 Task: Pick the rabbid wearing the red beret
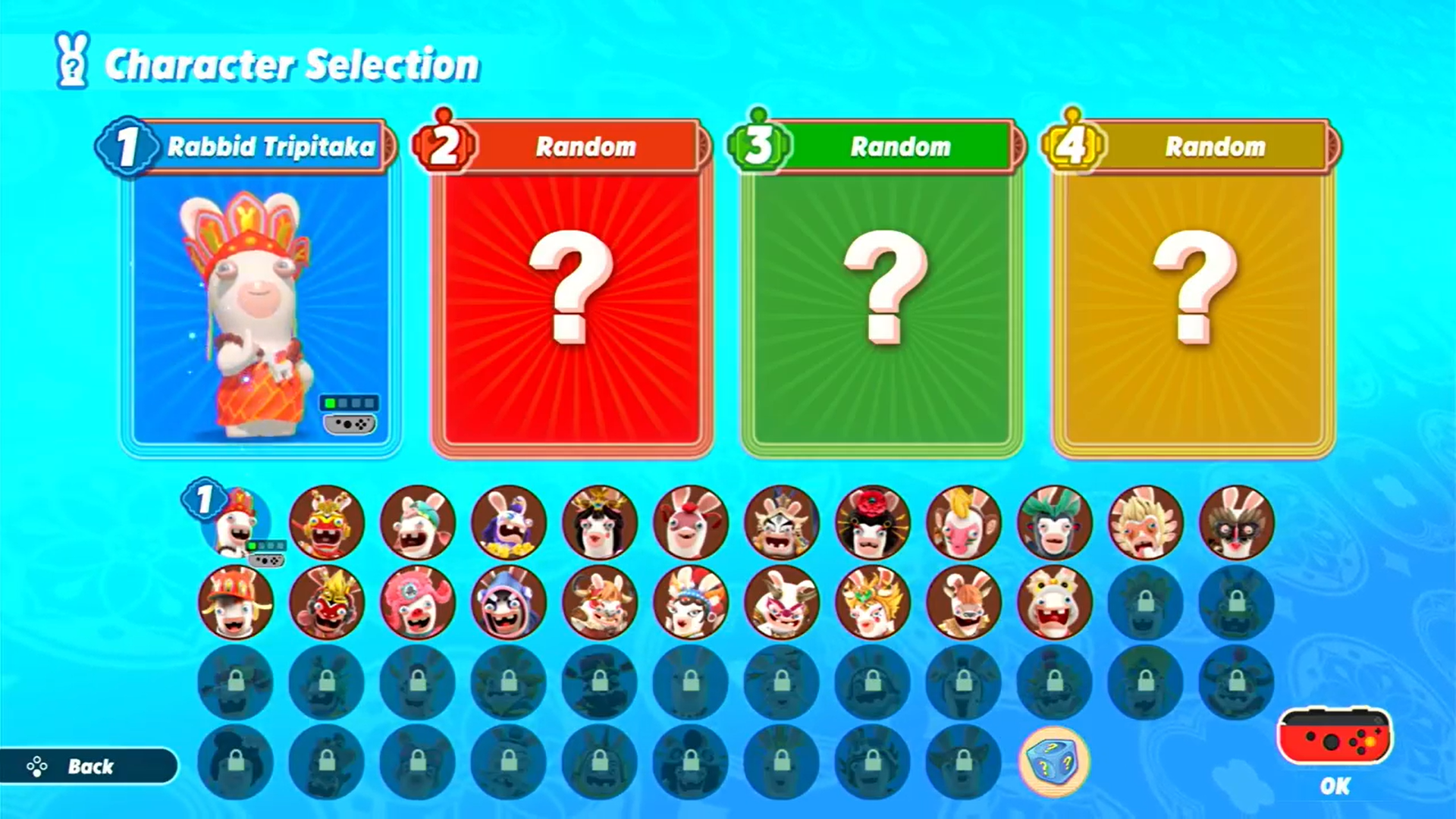pyautogui.click(x=691, y=522)
